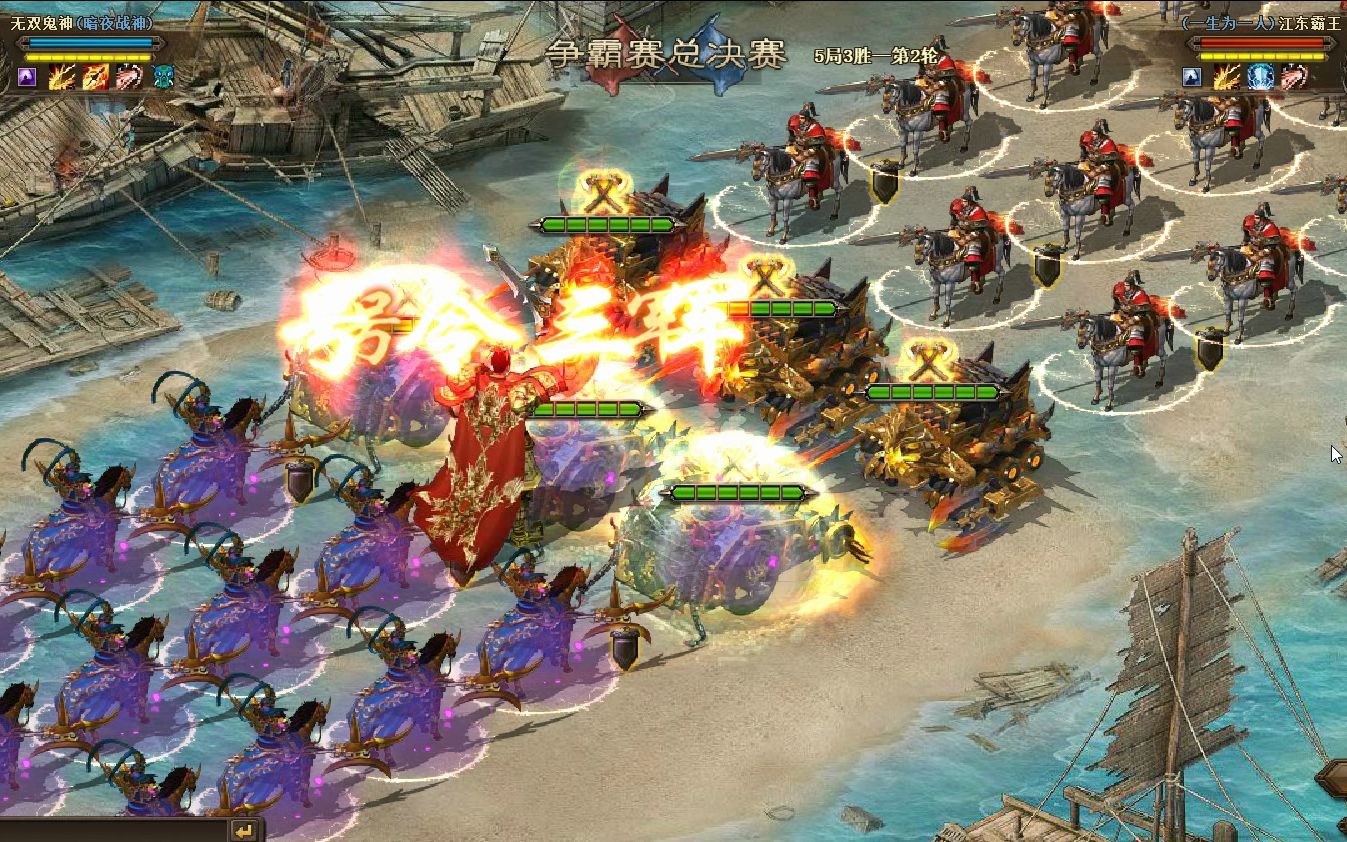1347x842 pixels.
Task: Click the chat send arrow button
Action: (x=243, y=830)
